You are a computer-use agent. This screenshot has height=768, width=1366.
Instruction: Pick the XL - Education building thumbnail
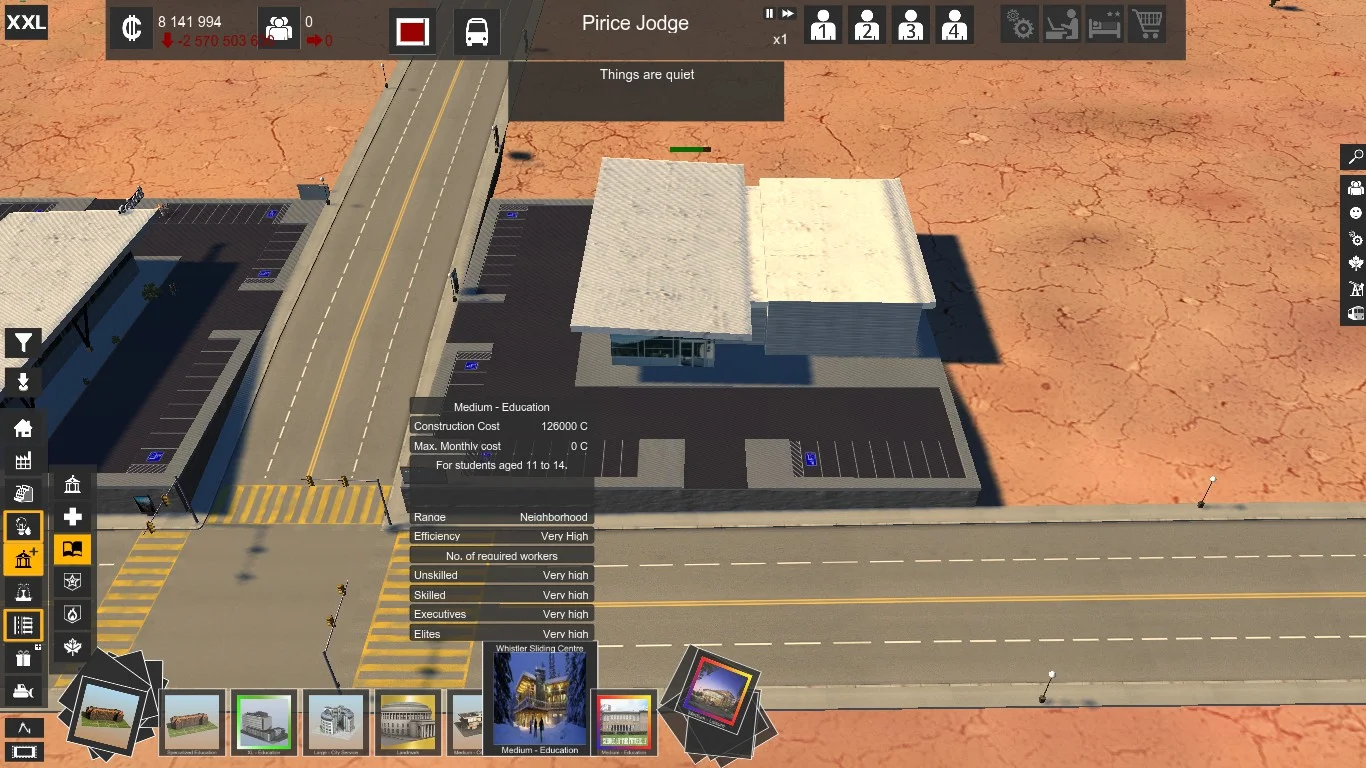pos(264,722)
